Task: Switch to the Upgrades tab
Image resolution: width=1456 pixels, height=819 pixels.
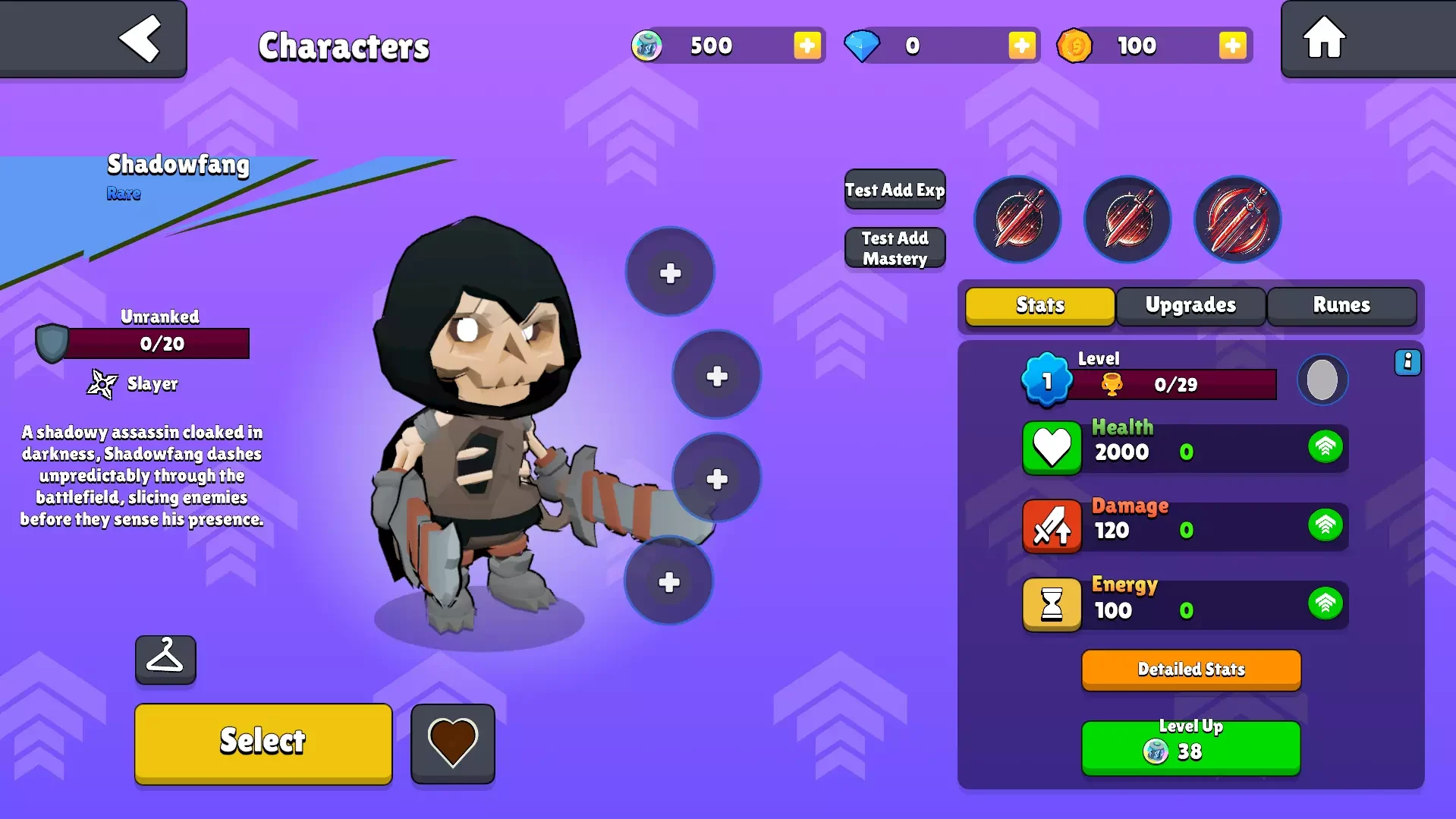Action: point(1190,305)
